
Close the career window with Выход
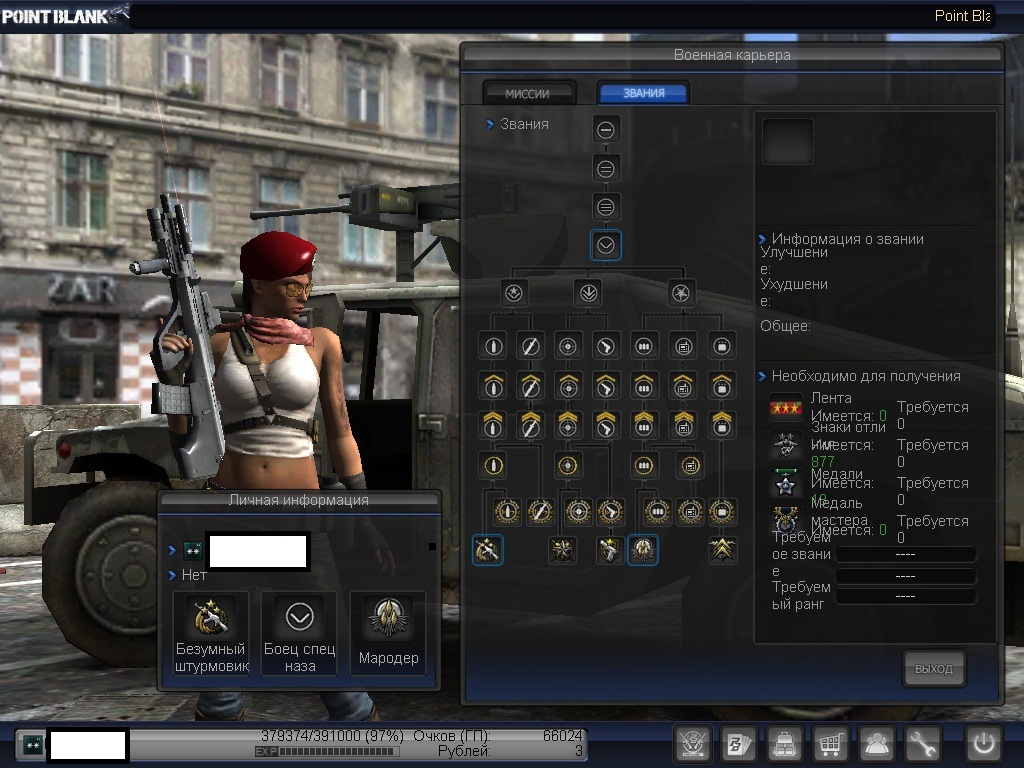click(x=934, y=669)
